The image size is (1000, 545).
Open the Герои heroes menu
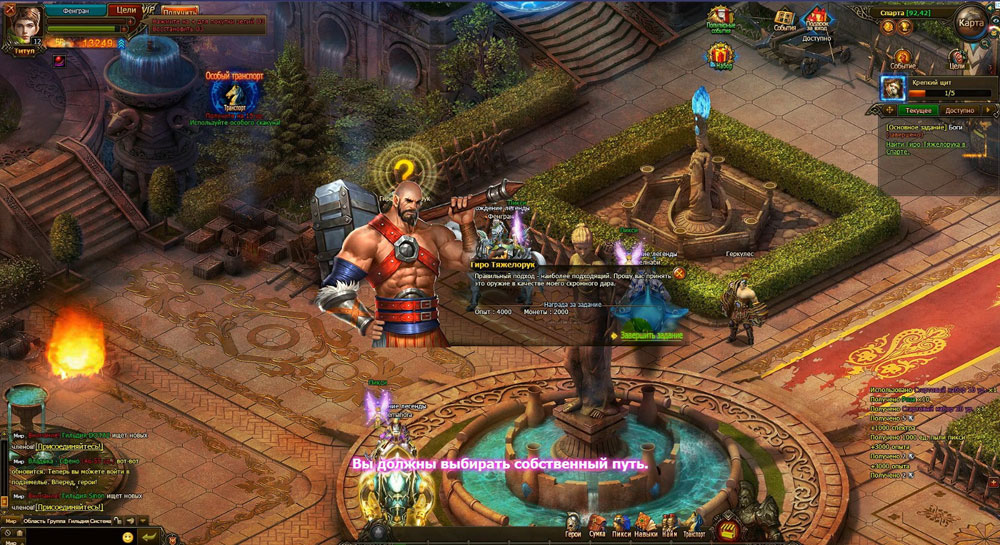pos(573,526)
